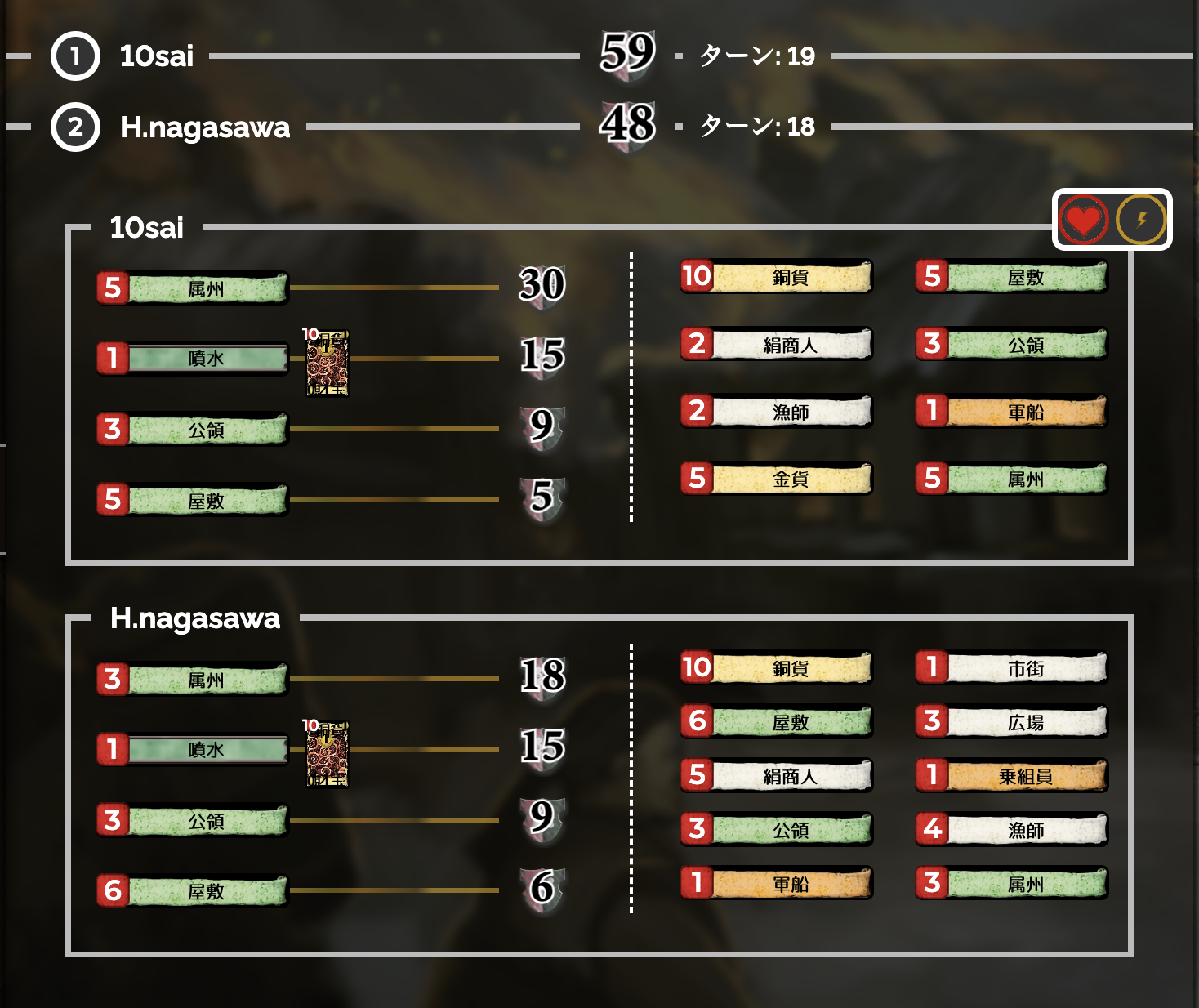Screen dimensions: 1199x1008
Task: Click the red 5 badge on 金貨
Action: coord(695,480)
